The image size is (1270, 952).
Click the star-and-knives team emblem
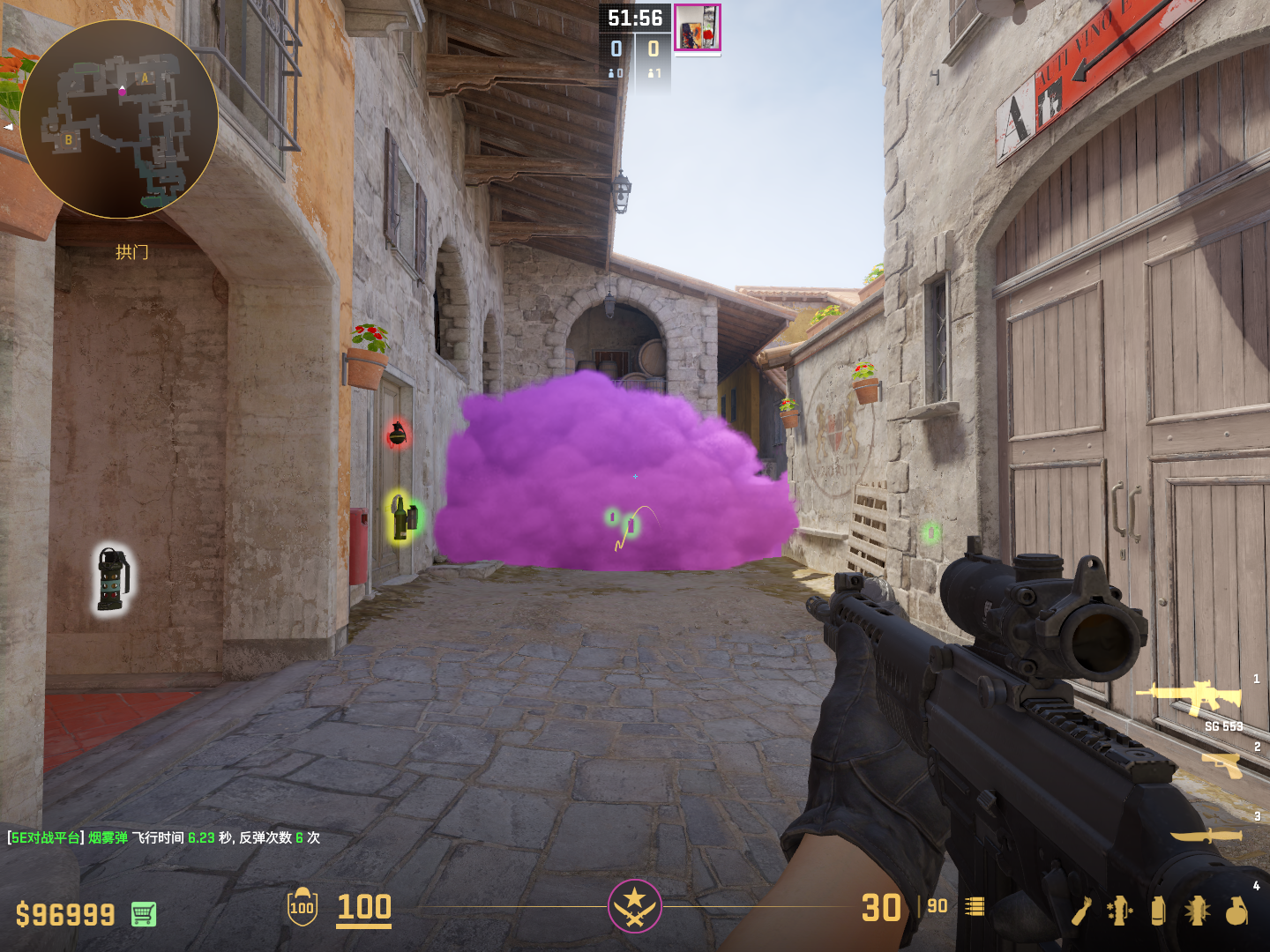pyautogui.click(x=634, y=905)
